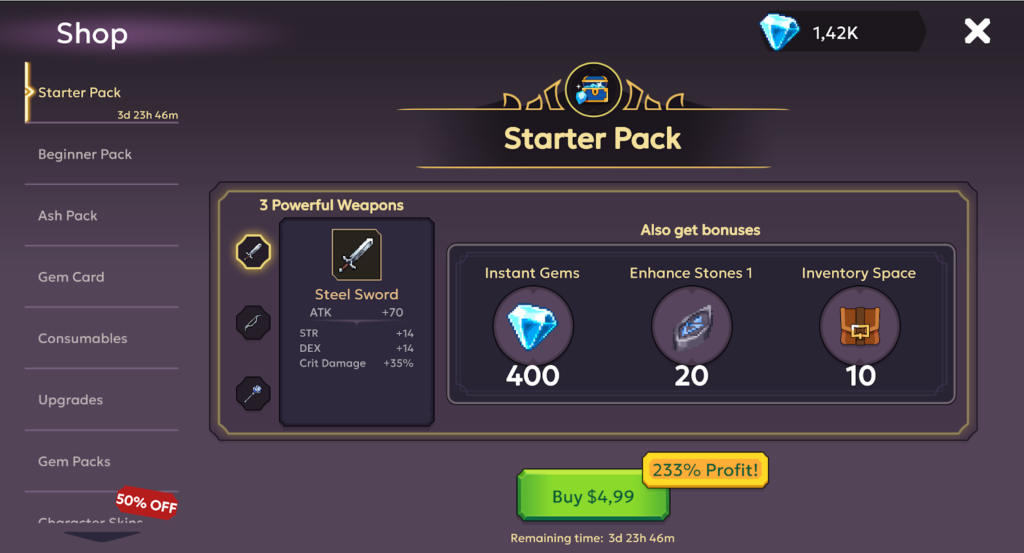Click the down arrow below the category list
The height and width of the screenshot is (553, 1024).
[102, 536]
